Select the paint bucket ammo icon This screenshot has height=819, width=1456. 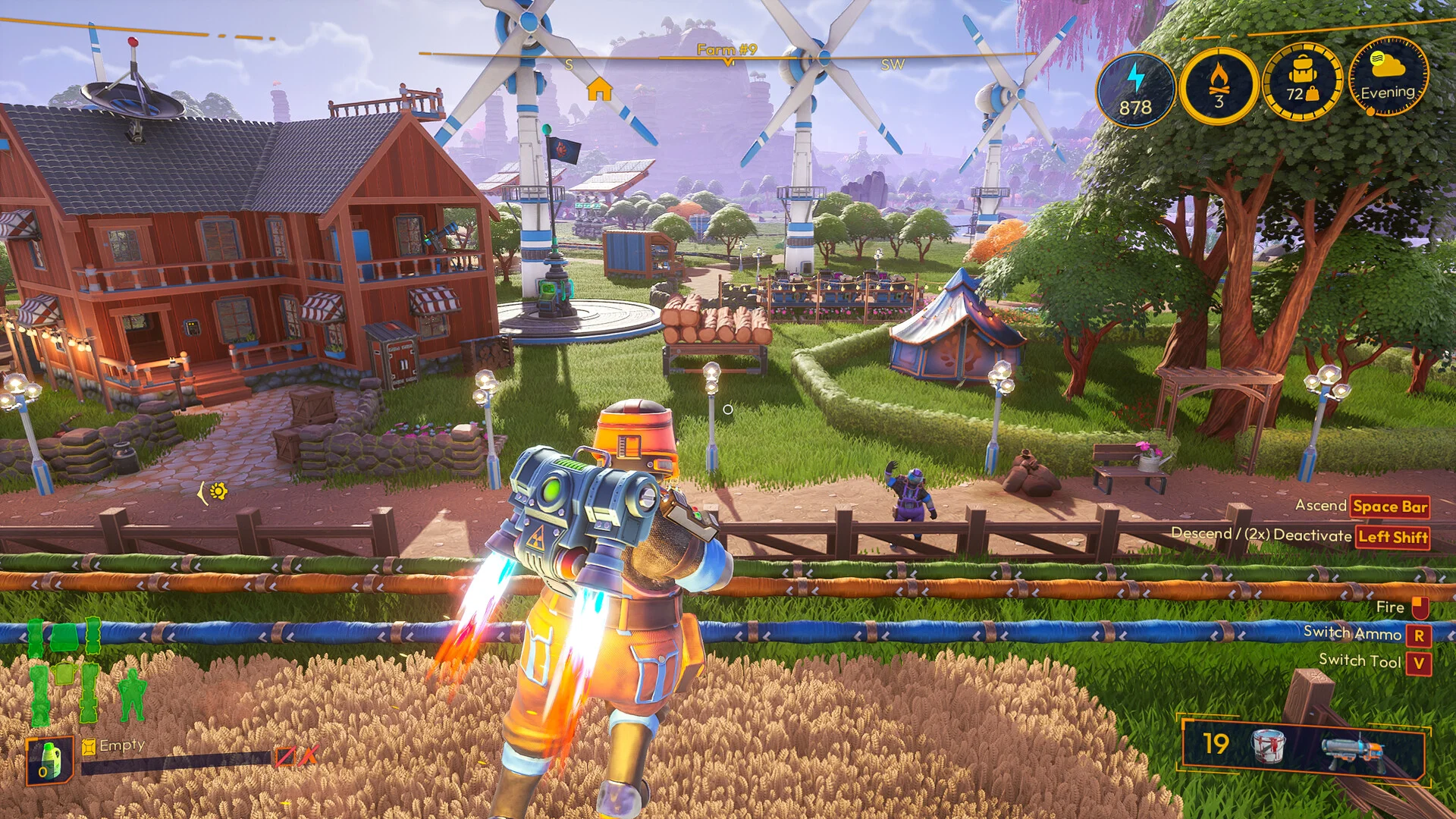click(1267, 745)
